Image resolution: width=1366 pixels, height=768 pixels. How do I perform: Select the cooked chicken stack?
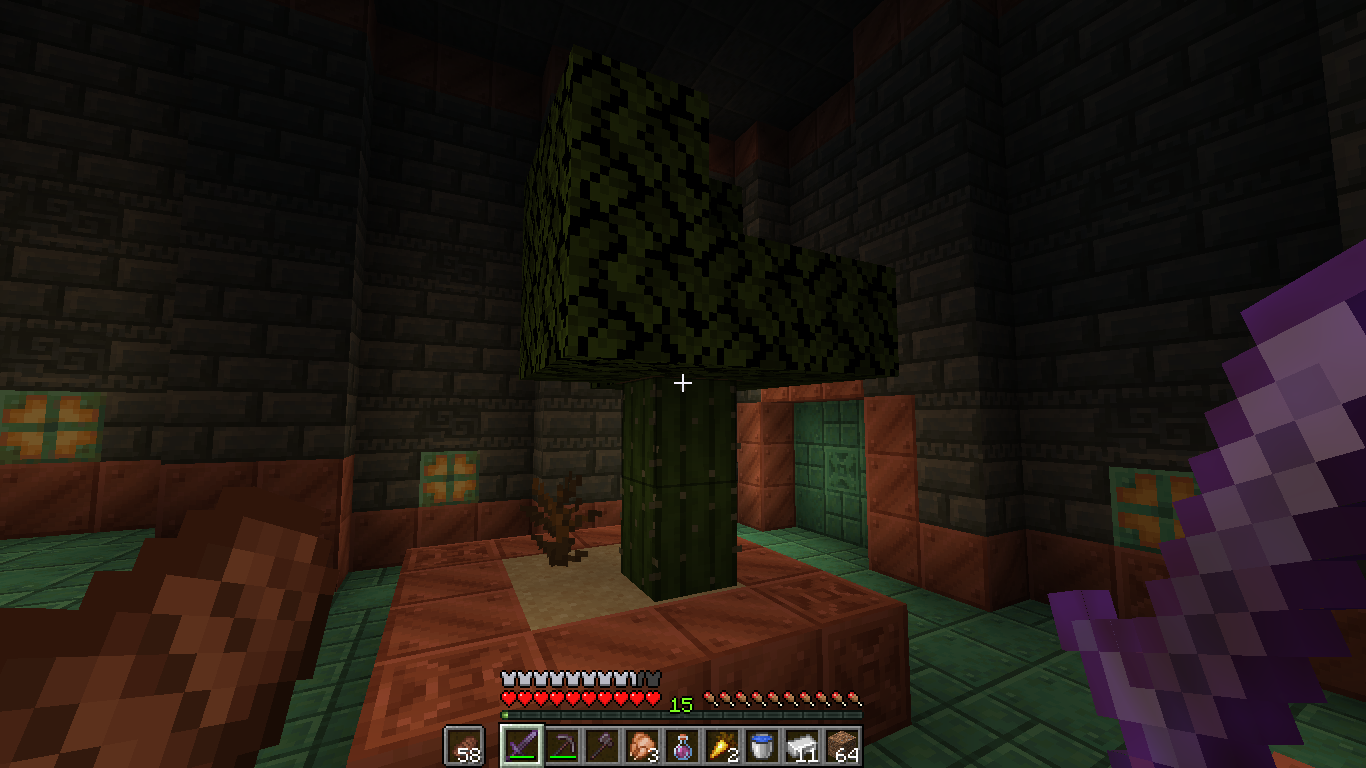[641, 746]
